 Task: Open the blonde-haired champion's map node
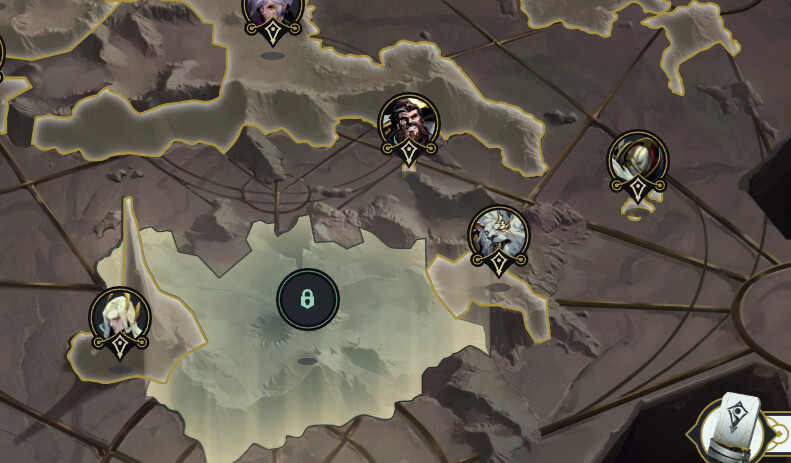click(120, 317)
